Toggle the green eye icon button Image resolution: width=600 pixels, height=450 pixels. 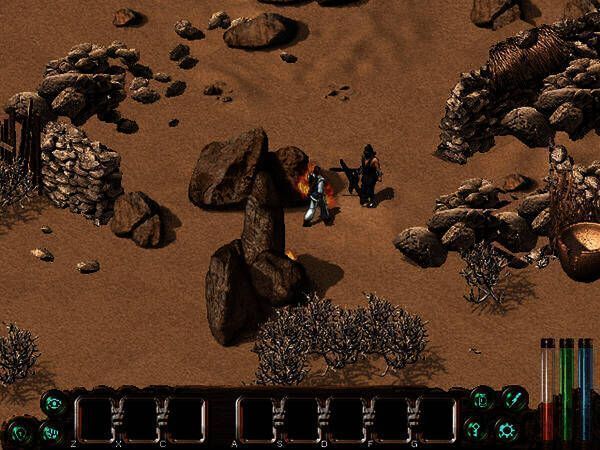[x=53, y=403]
